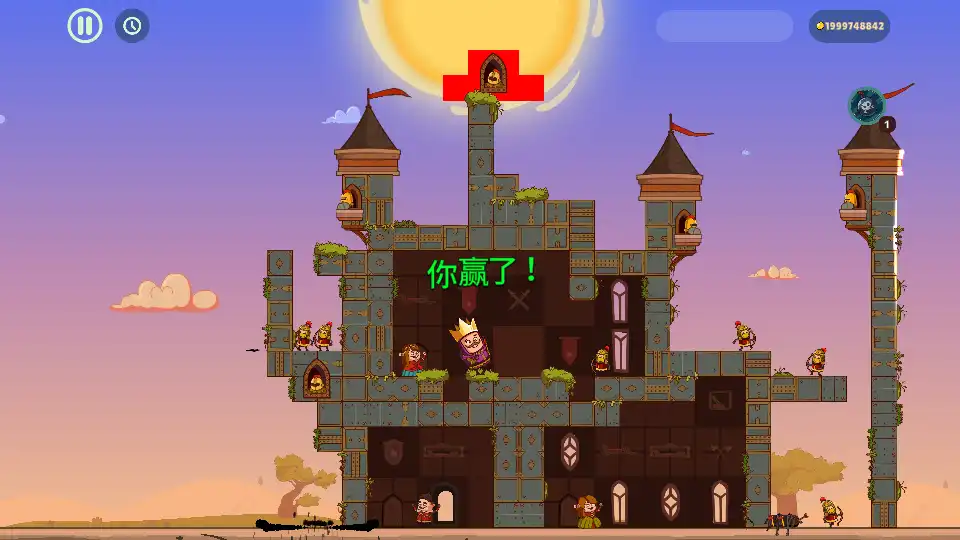Tap the clock icon button
Screen dimensions: 960x540
tap(132, 25)
